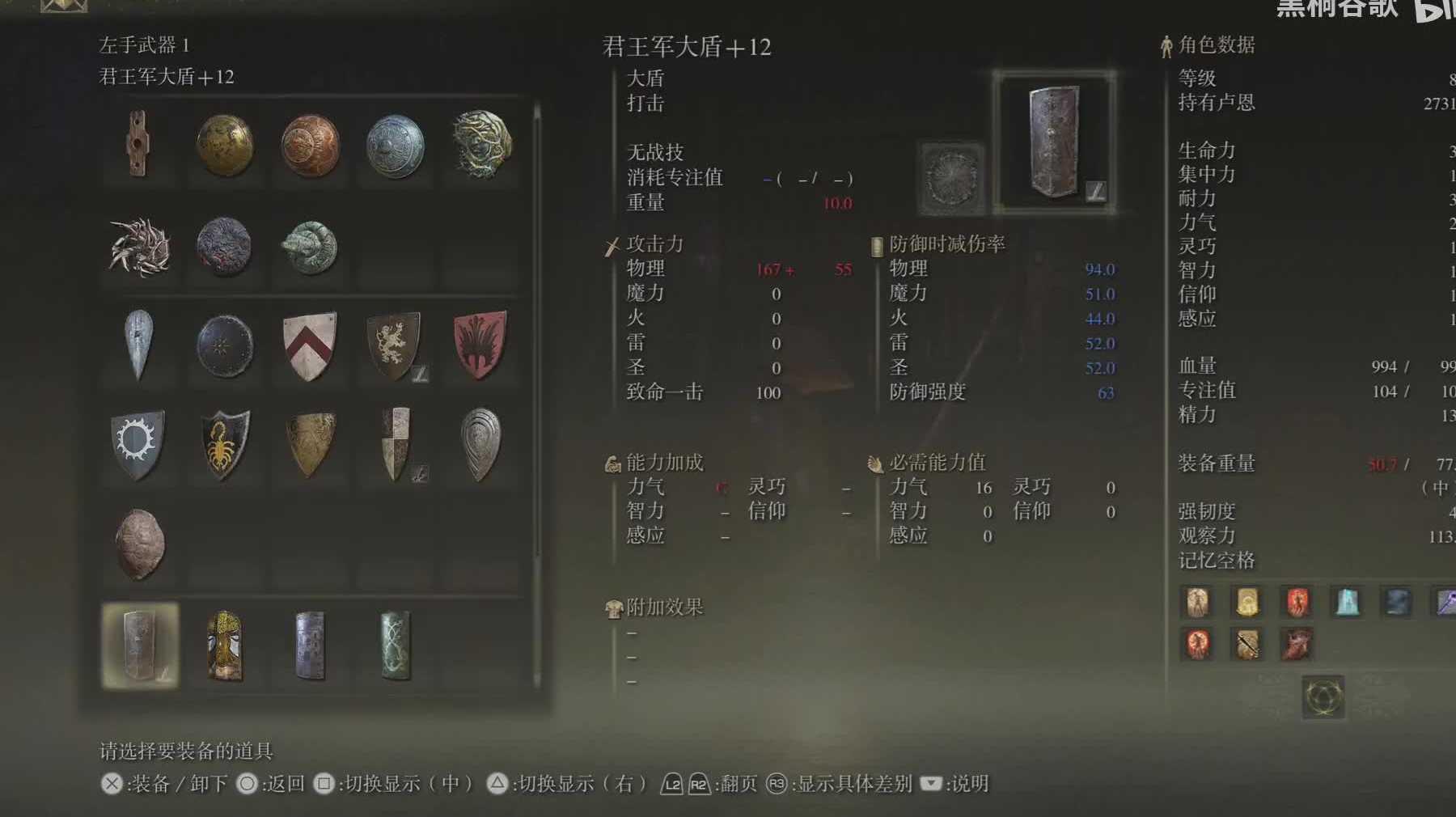Pick the green coiled shell shield

tap(310, 248)
